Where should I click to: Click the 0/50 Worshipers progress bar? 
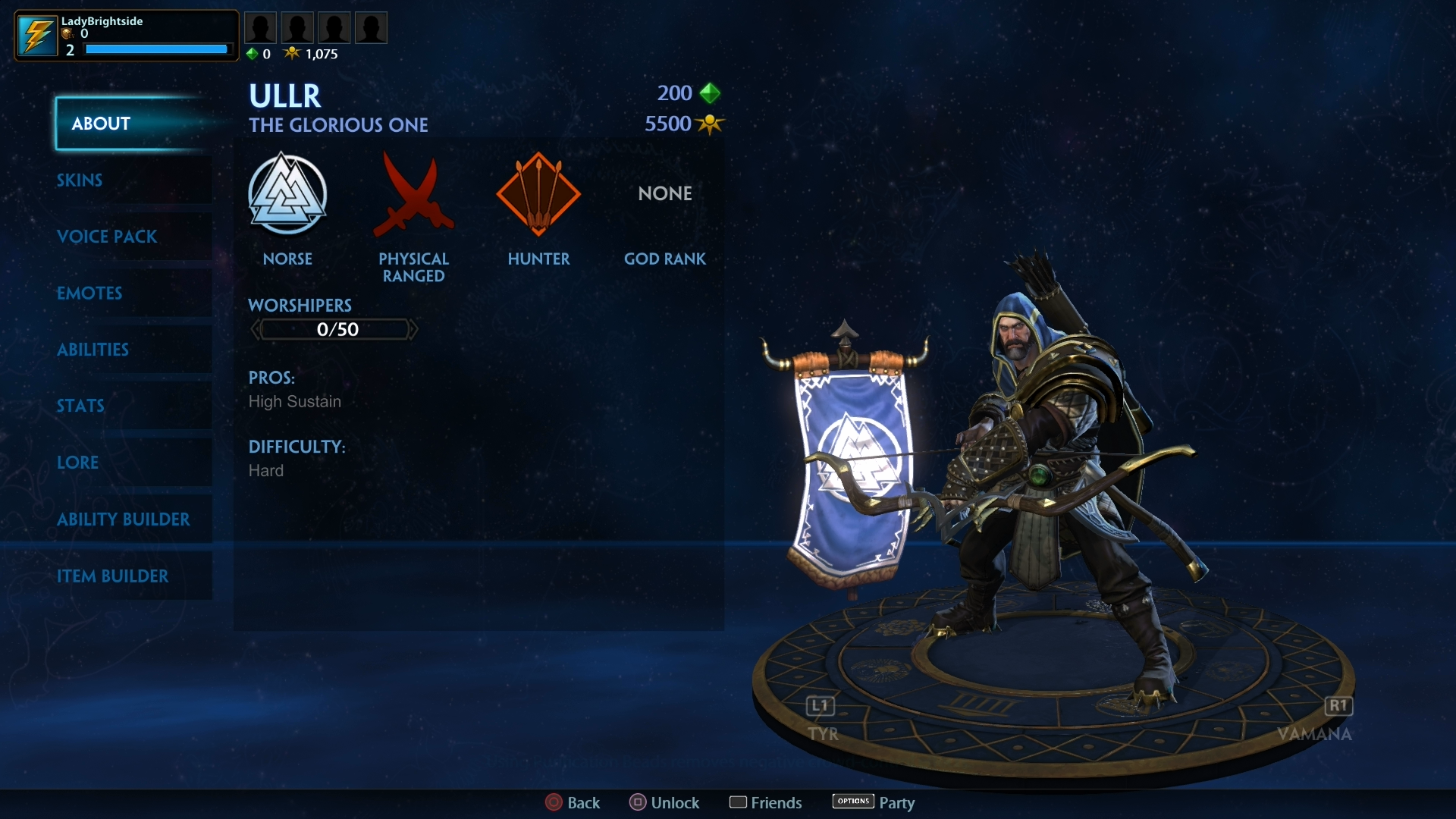click(334, 328)
